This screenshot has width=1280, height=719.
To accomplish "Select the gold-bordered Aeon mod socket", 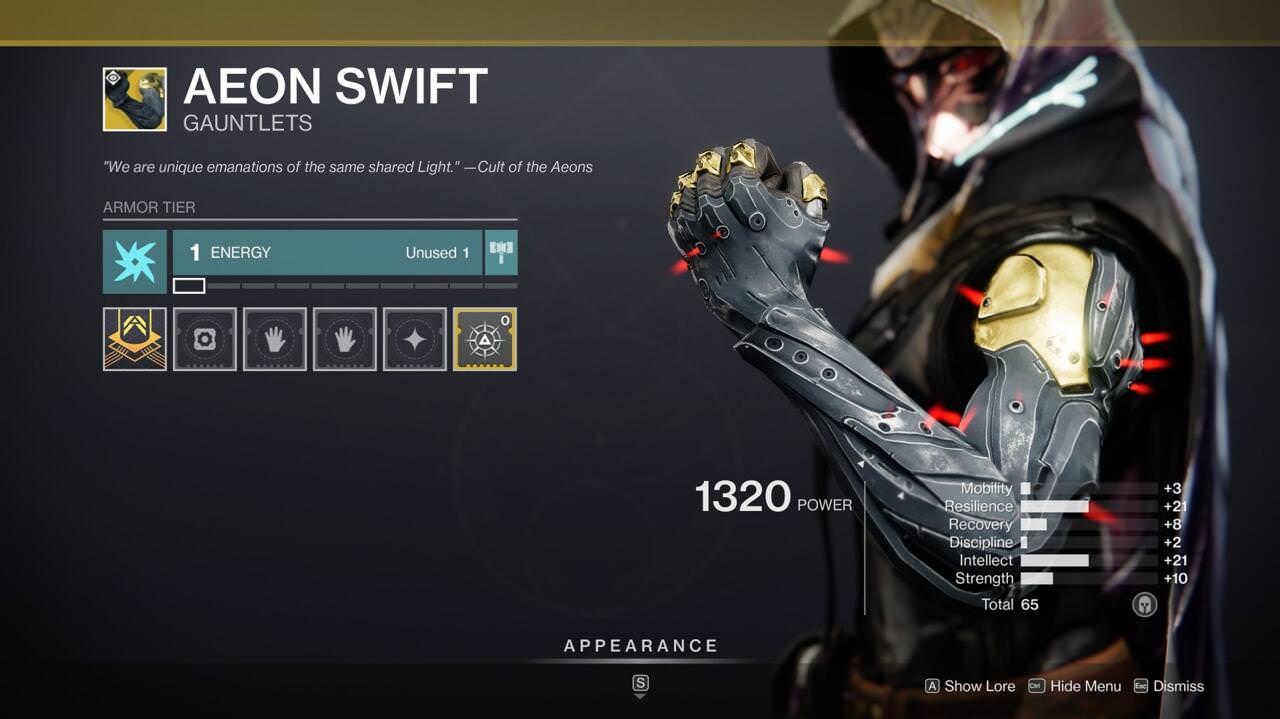I will point(485,339).
